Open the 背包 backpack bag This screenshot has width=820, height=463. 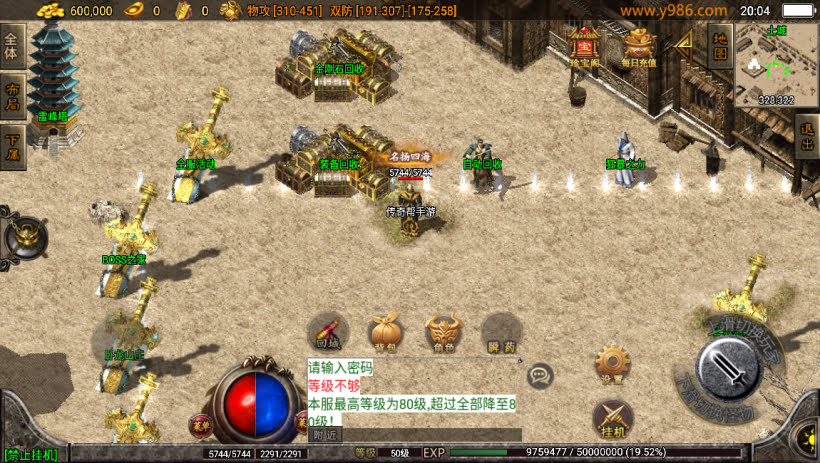point(385,332)
